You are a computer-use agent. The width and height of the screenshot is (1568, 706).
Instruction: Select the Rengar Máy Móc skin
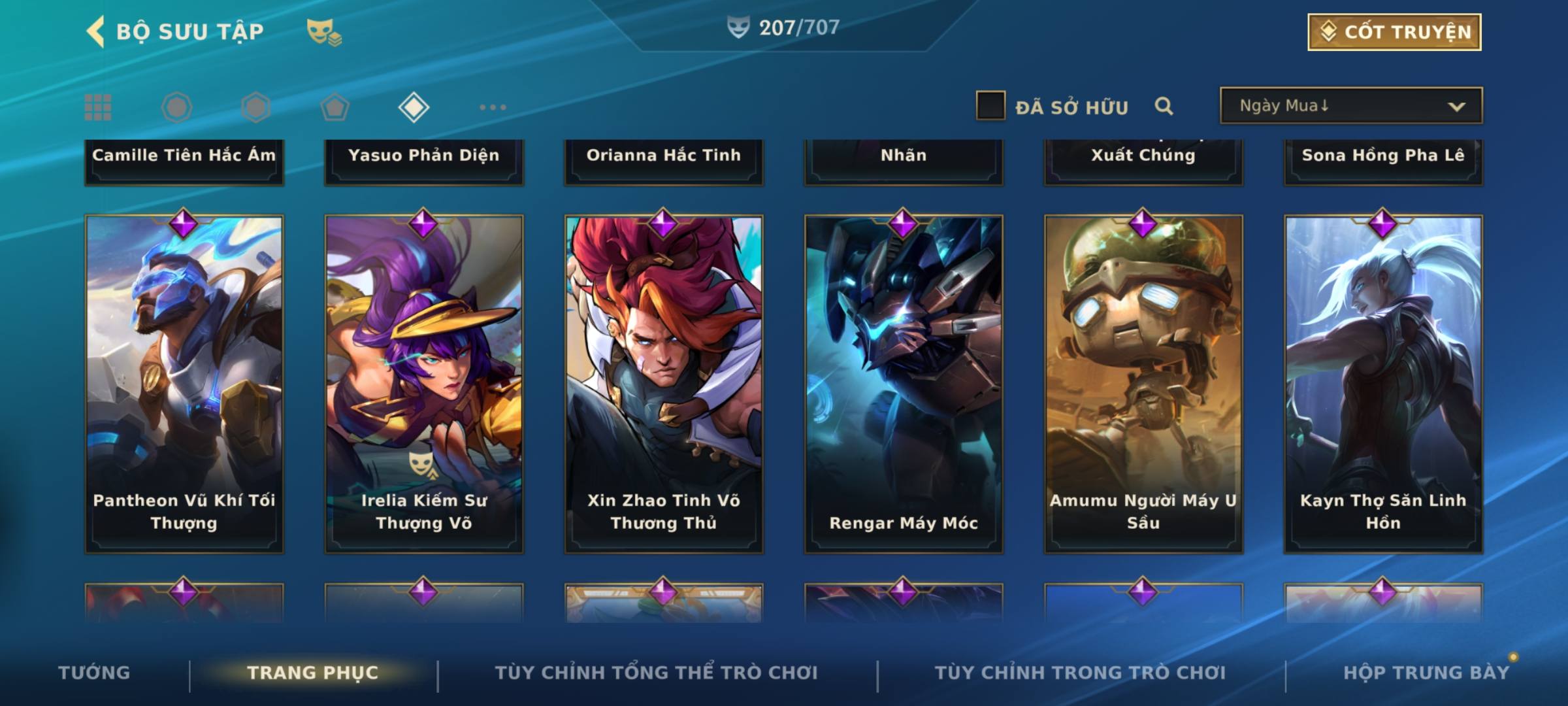click(904, 384)
